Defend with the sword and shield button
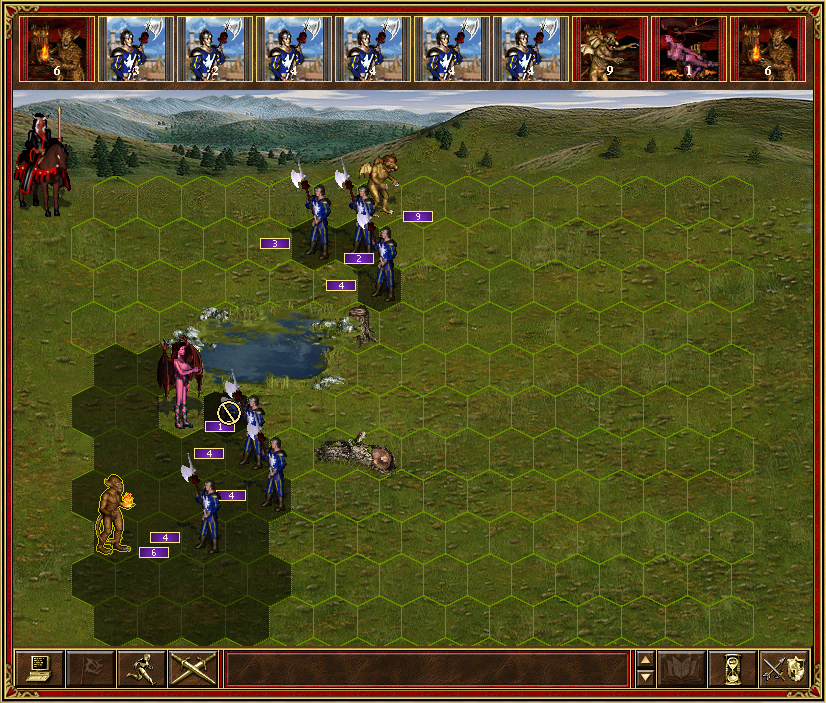826x703 pixels. [x=784, y=668]
